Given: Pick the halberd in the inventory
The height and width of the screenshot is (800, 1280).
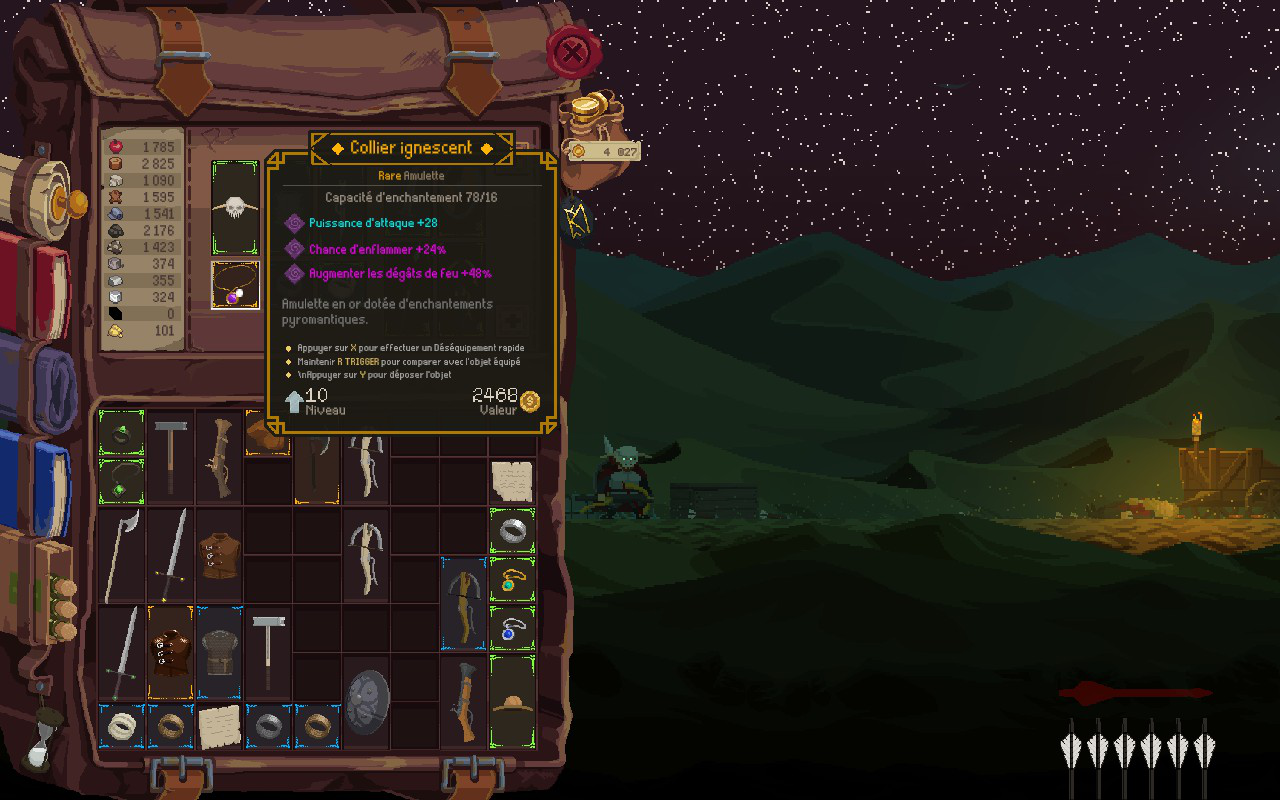Looking at the screenshot, I should [120, 555].
